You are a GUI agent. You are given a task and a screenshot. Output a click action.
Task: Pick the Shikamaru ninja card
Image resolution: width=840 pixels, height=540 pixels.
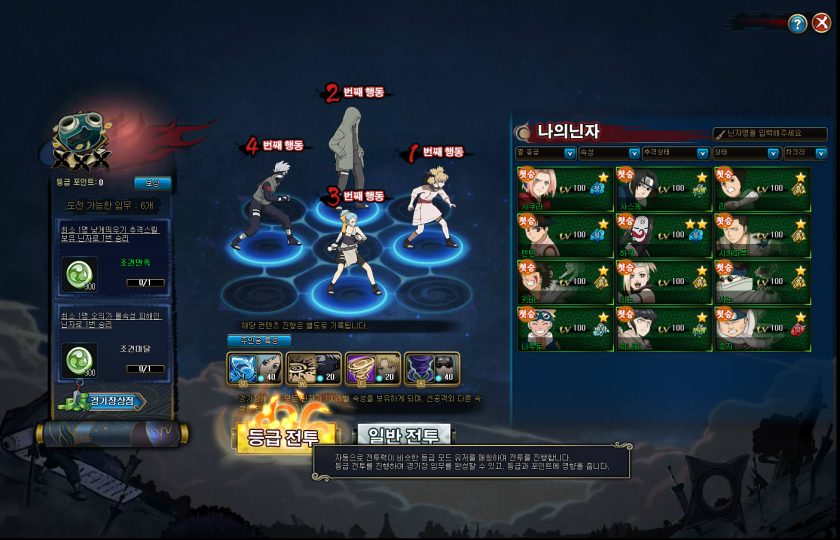[x=760, y=236]
